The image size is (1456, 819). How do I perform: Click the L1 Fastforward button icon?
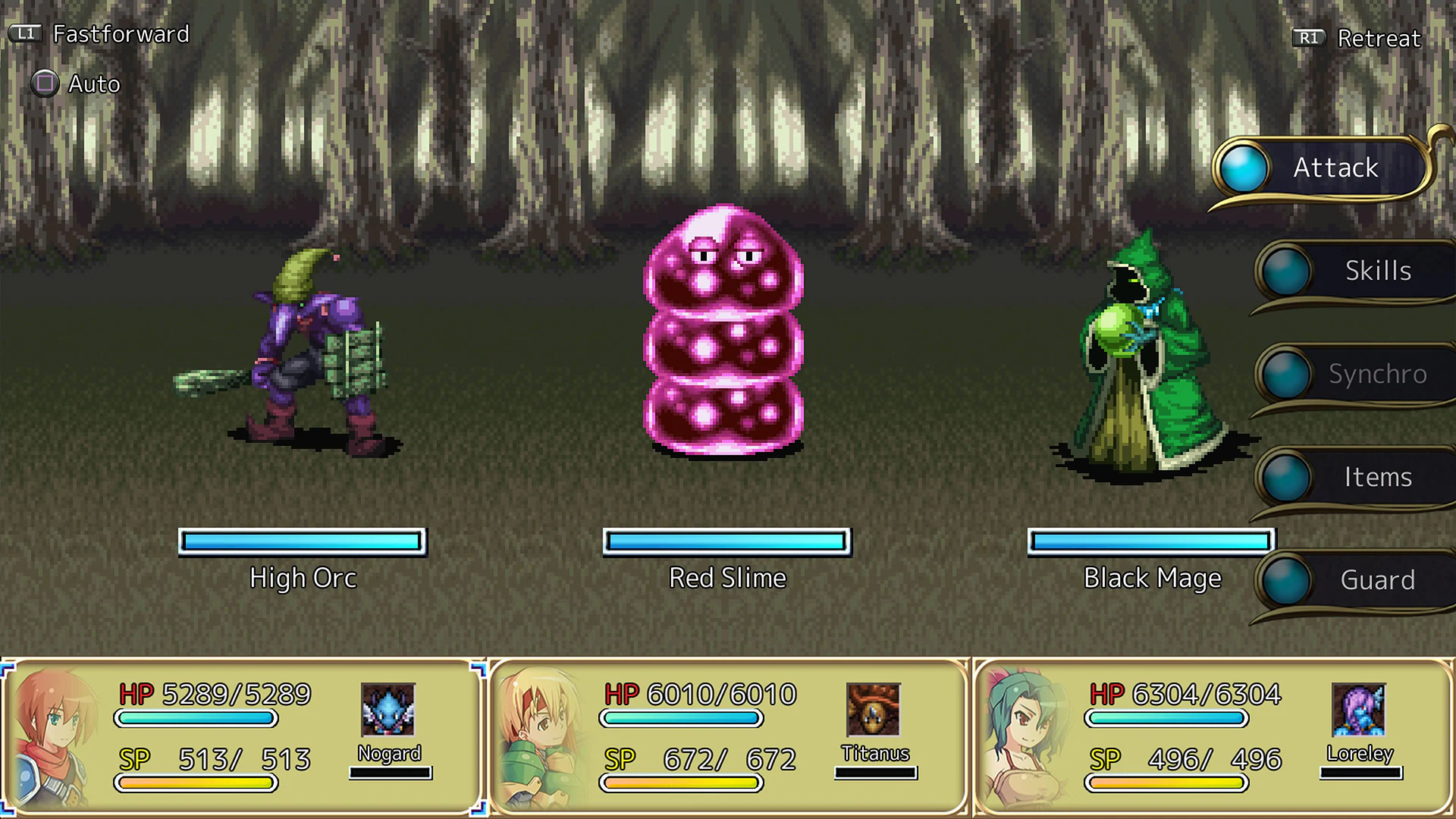[x=25, y=33]
